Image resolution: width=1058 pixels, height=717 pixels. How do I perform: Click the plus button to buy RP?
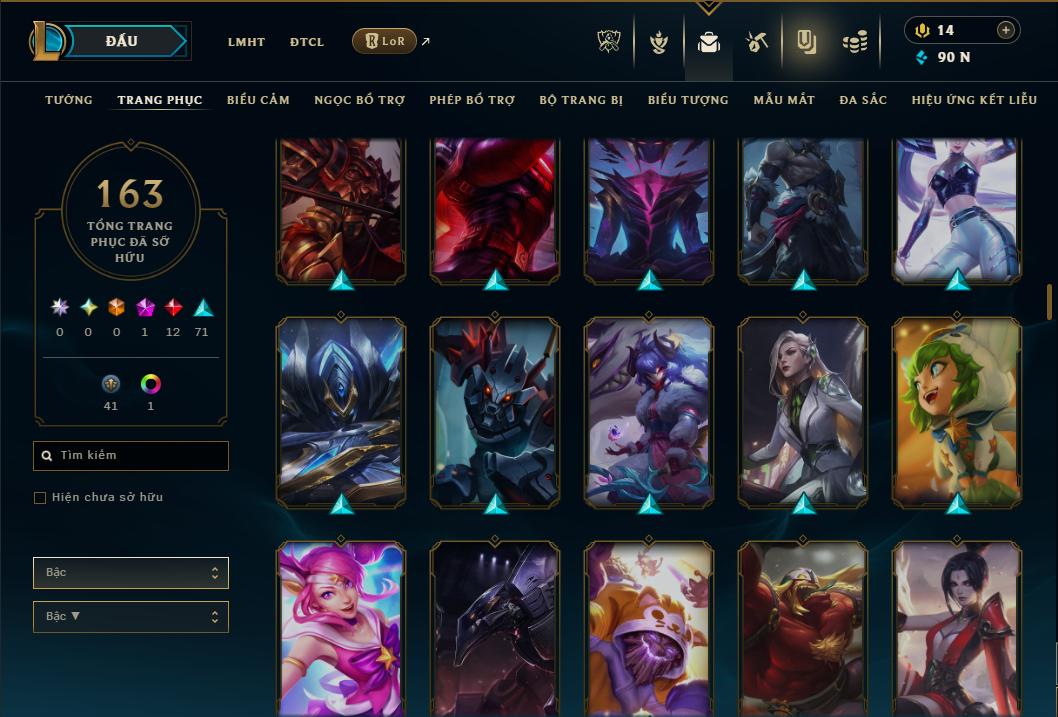[1006, 30]
